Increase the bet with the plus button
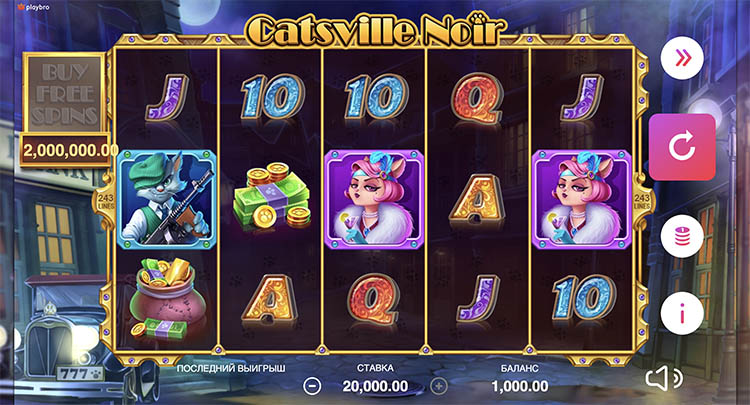Viewport: 750px width, 405px height. (x=438, y=385)
